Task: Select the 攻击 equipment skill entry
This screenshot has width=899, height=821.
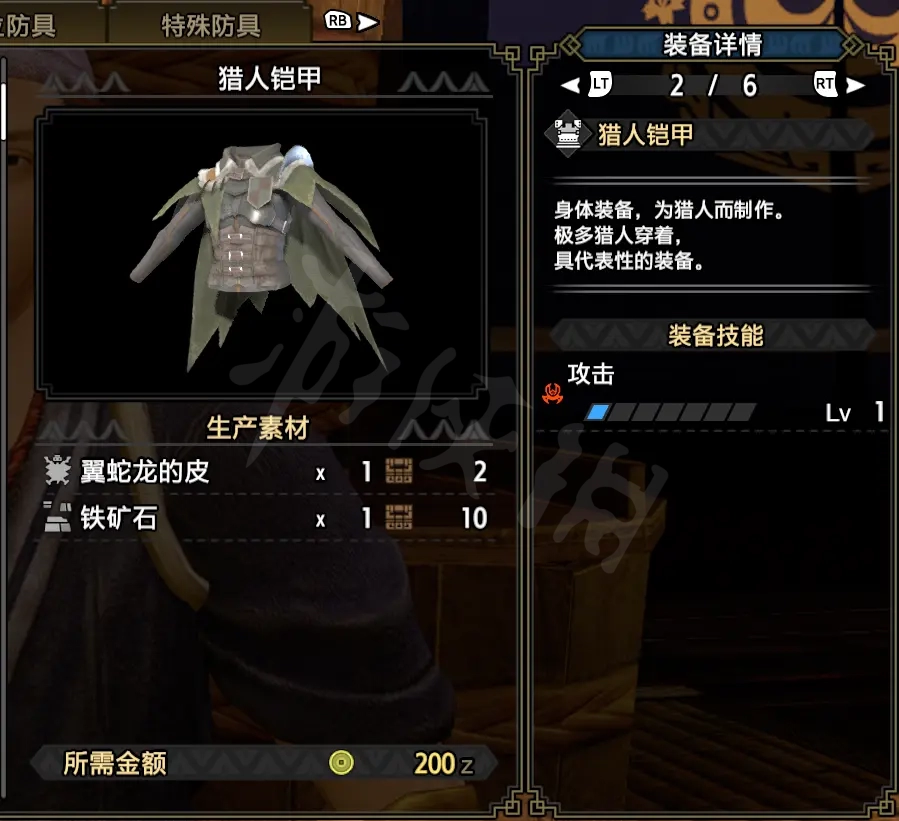Action: (x=712, y=393)
